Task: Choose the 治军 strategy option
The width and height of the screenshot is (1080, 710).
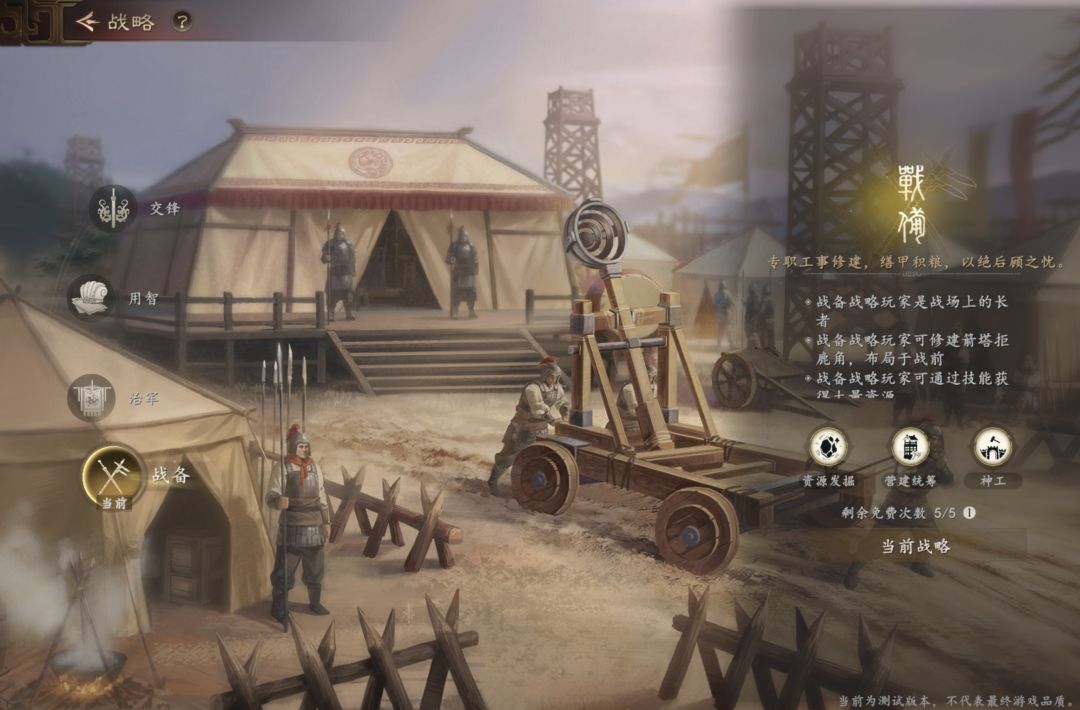Action: [x=91, y=398]
